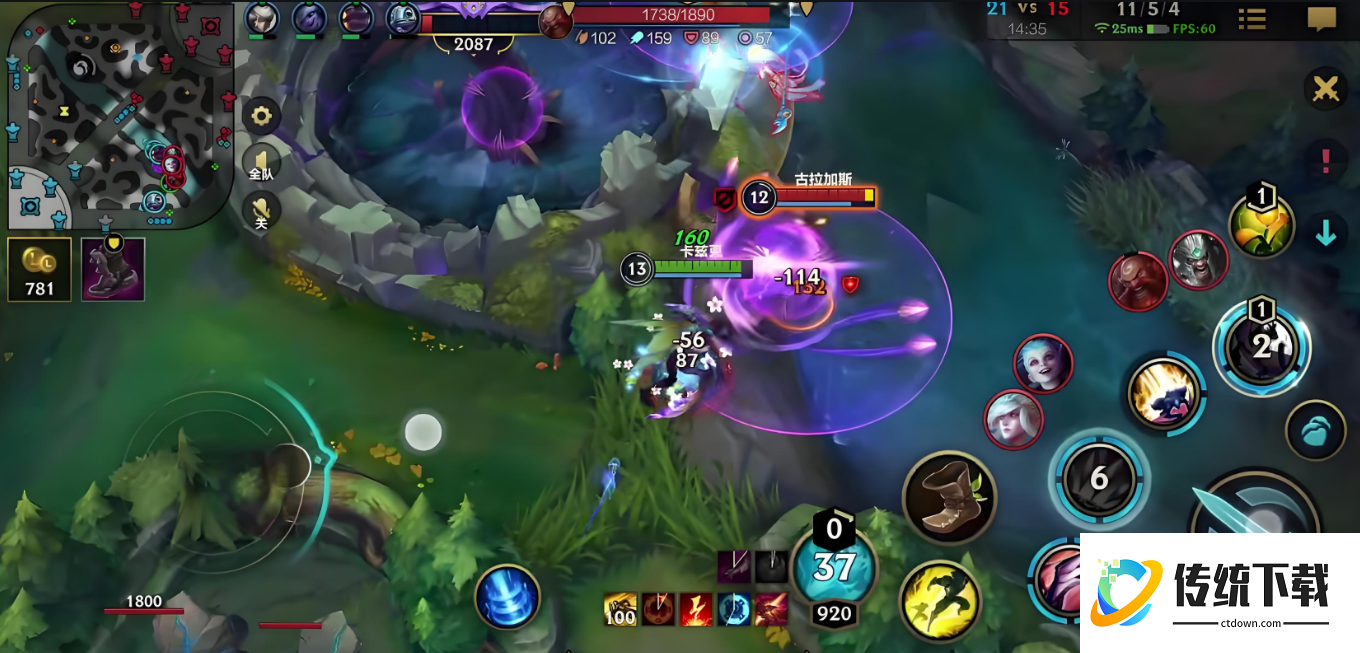The image size is (1360, 653).
Task: Activate the ability showing 2 cooldown
Action: pyautogui.click(x=1261, y=346)
